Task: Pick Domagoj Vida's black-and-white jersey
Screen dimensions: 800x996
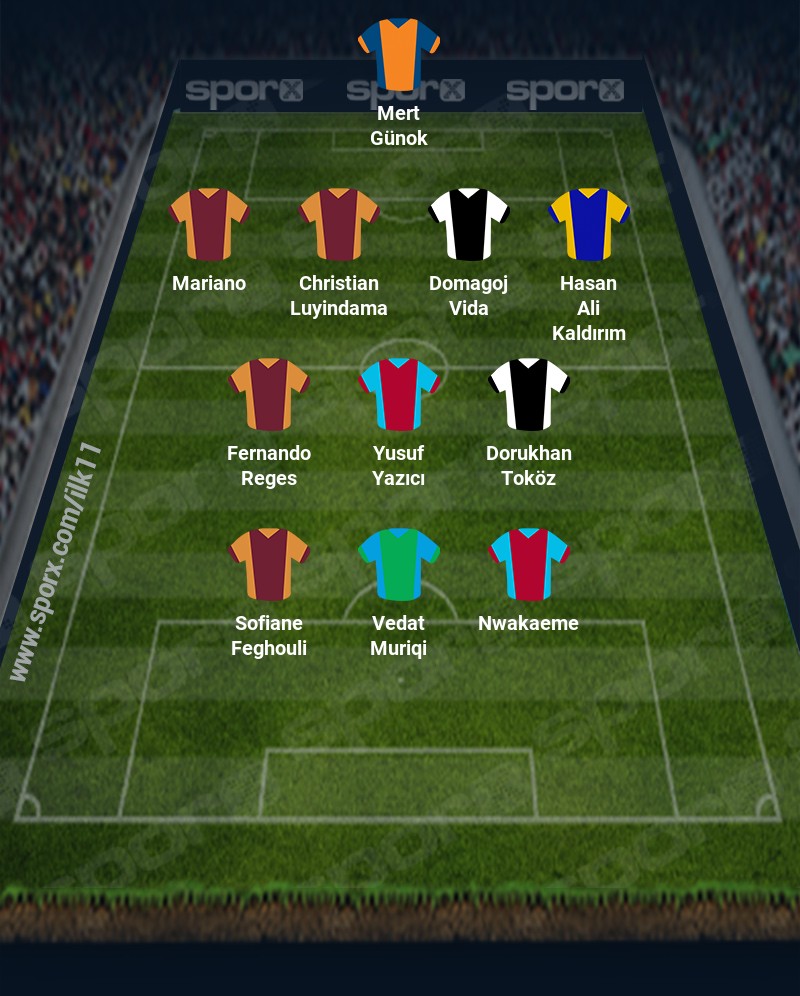Action: pos(469,224)
